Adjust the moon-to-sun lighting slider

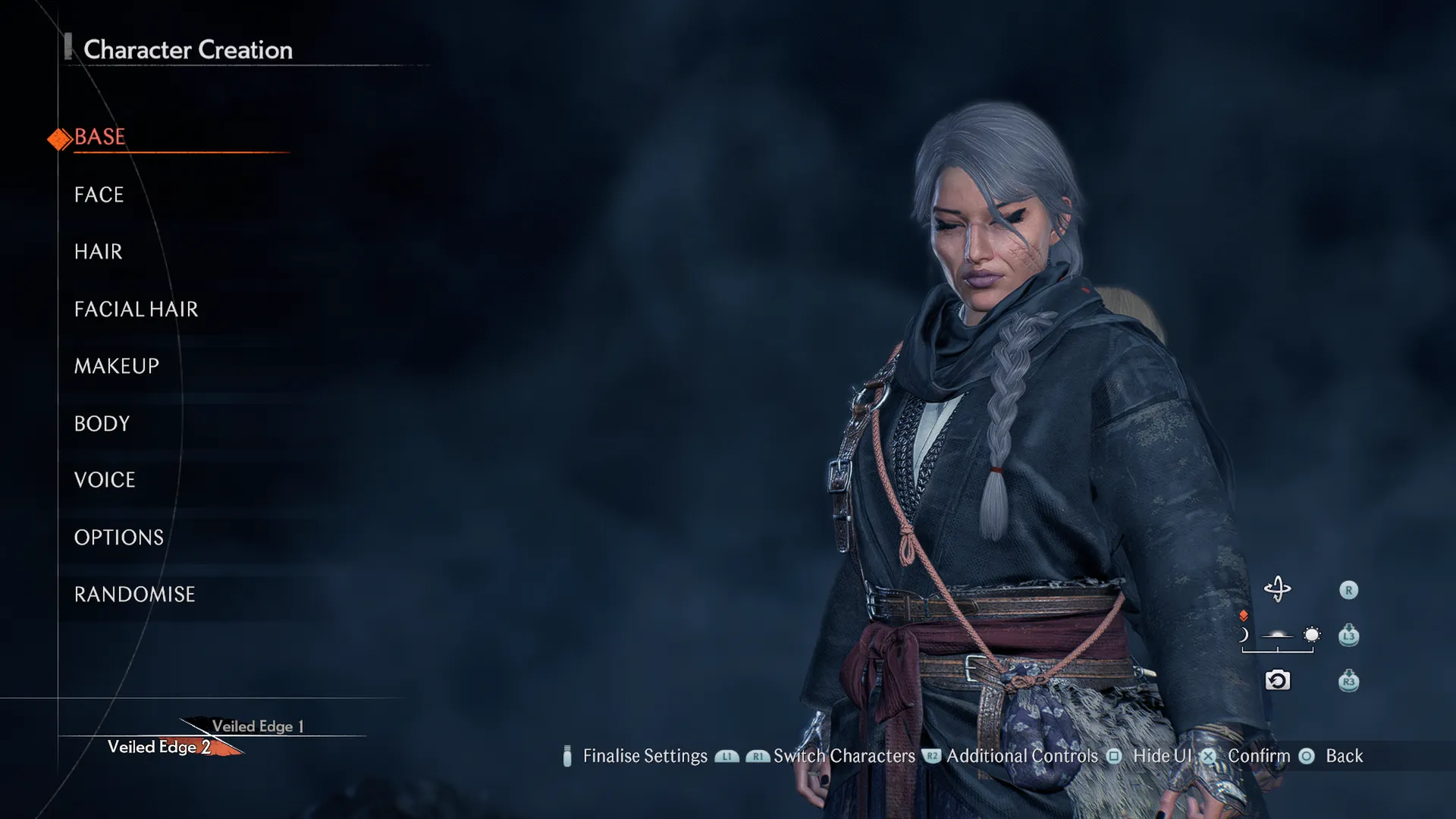1278,635
